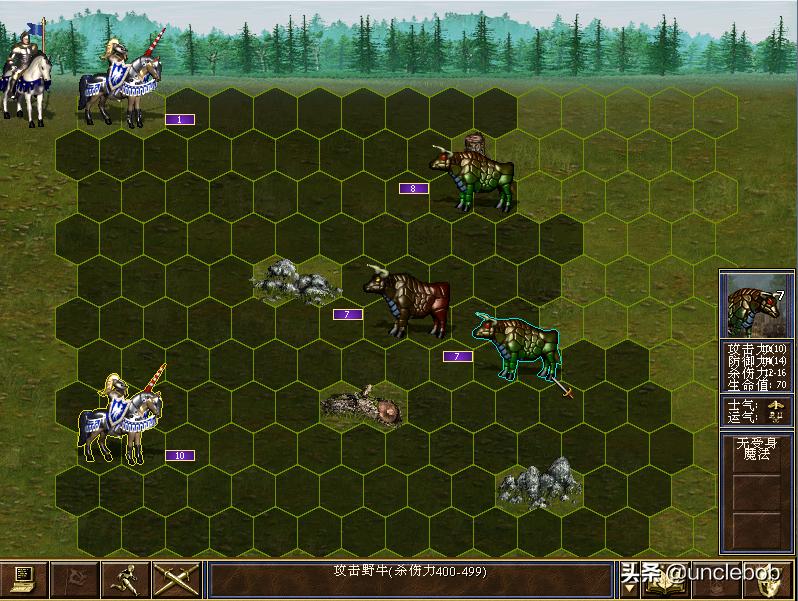798x601 pixels.
Task: Retreat using the running figure button
Action: tap(126, 579)
